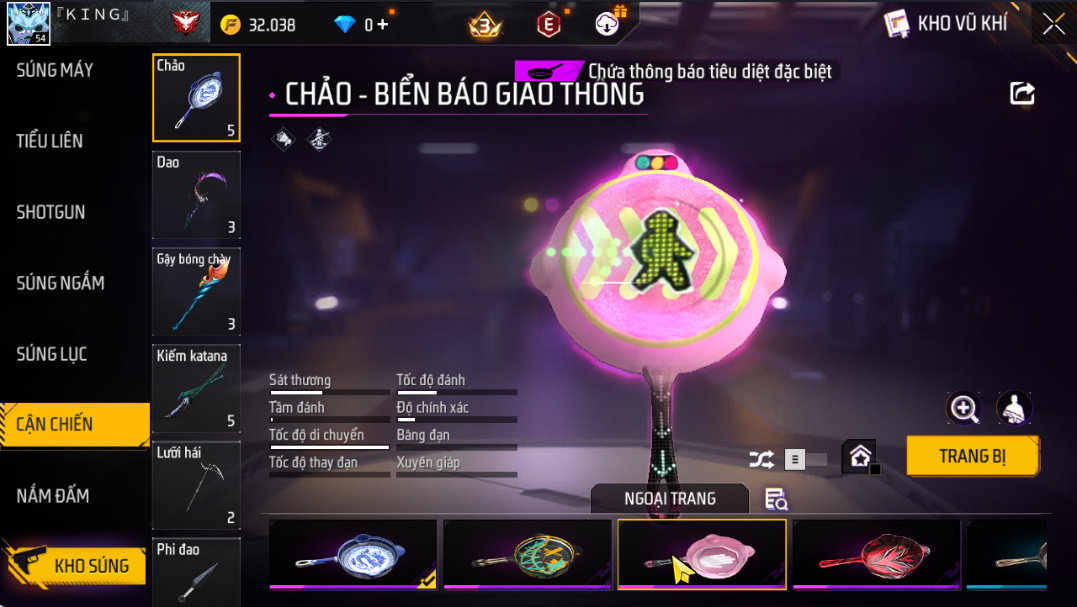Add diamonds with the plus button
Viewport: 1077px width, 607px height.
tap(382, 25)
